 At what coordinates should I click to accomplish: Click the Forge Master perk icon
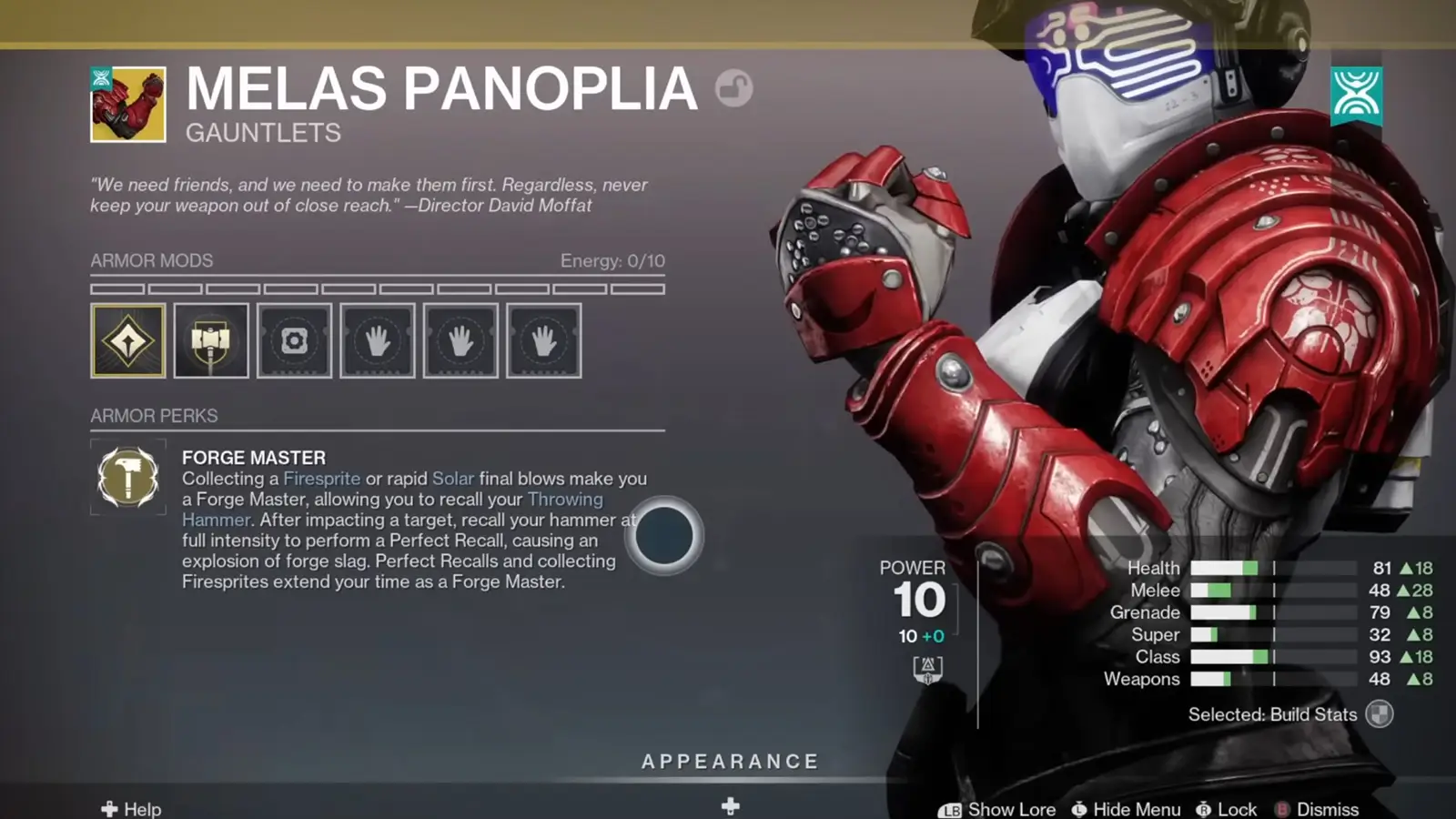127,477
